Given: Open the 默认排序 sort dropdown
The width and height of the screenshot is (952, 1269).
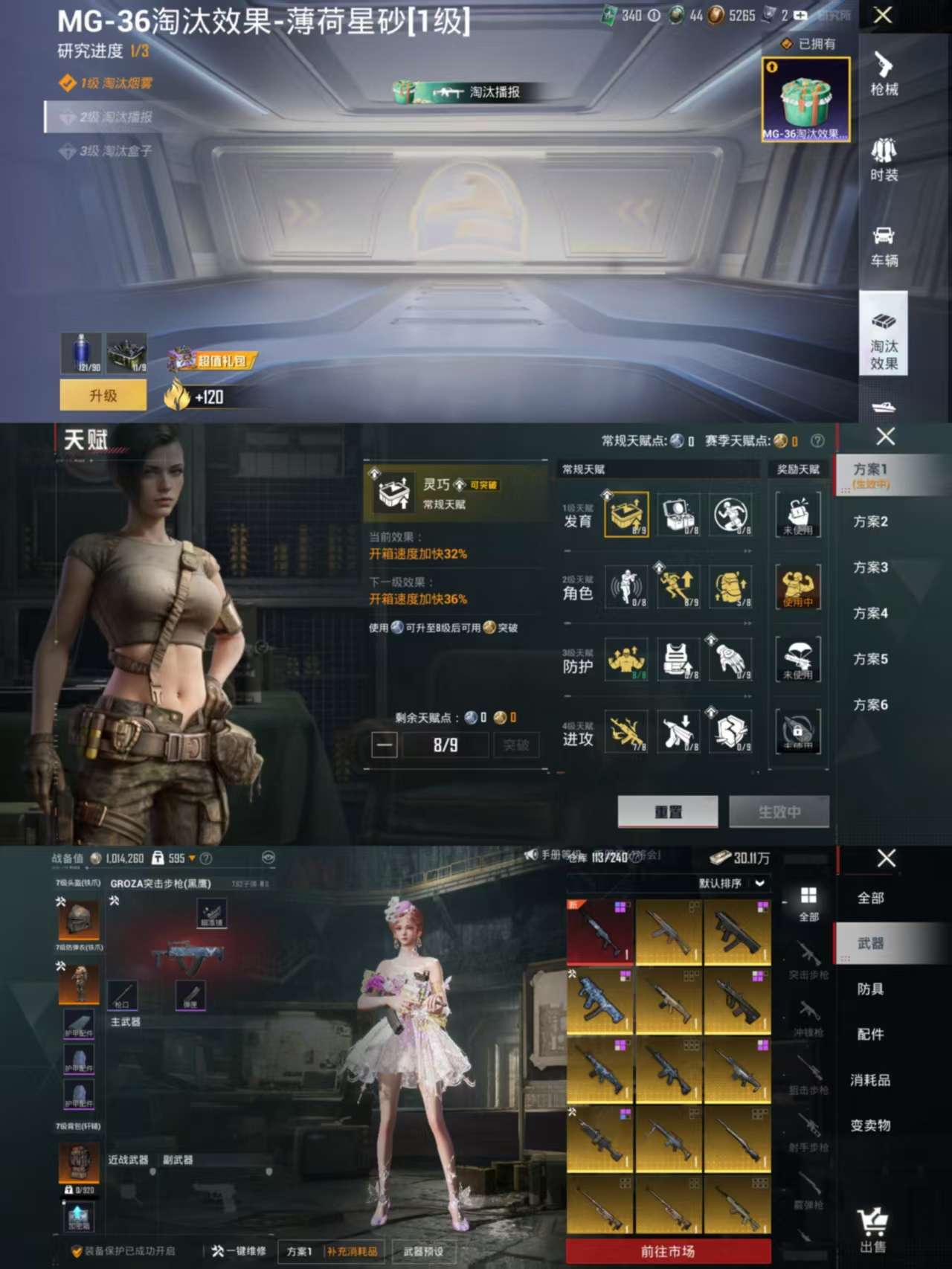Looking at the screenshot, I should (x=731, y=883).
